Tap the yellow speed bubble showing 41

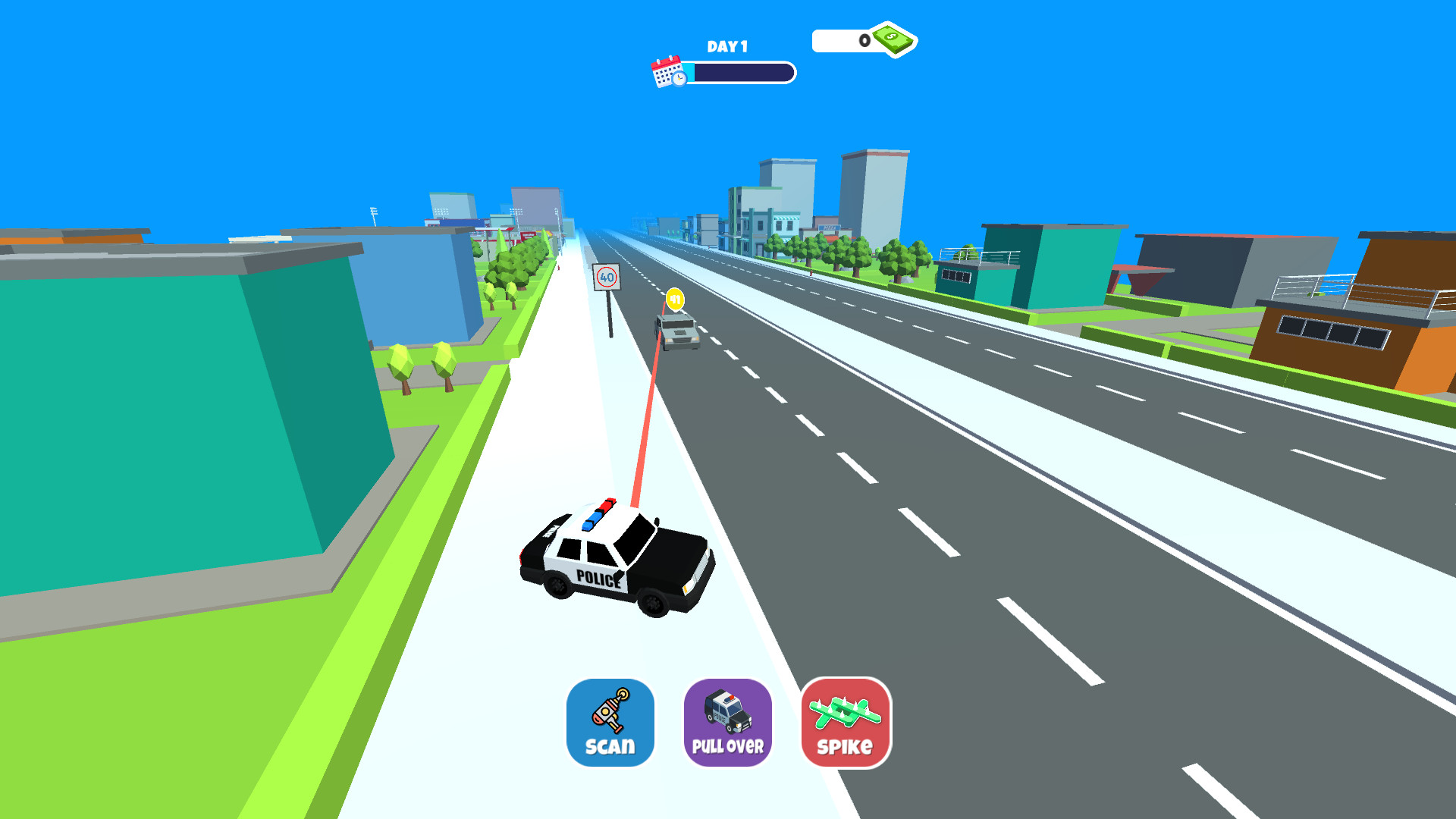(673, 300)
